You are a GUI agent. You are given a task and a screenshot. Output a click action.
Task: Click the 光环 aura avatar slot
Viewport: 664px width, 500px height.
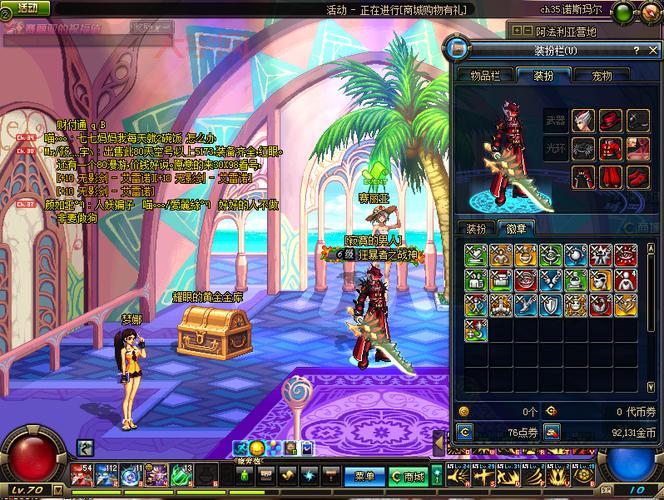coord(555,149)
